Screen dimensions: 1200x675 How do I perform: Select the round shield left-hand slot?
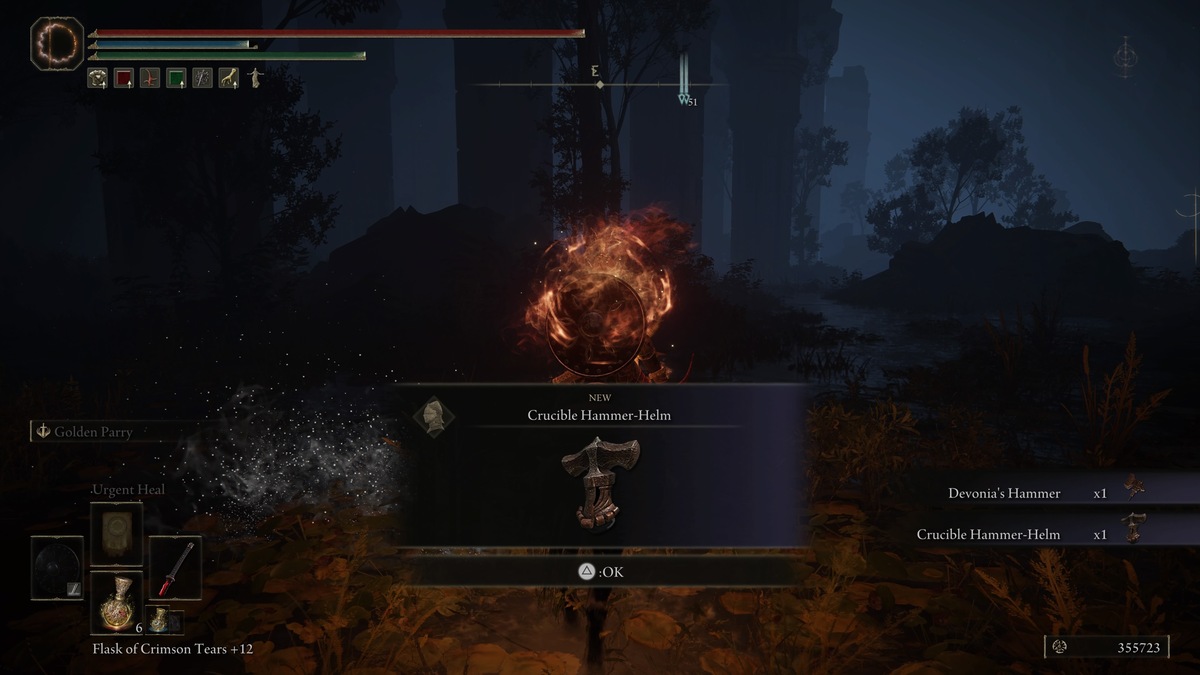click(56, 567)
